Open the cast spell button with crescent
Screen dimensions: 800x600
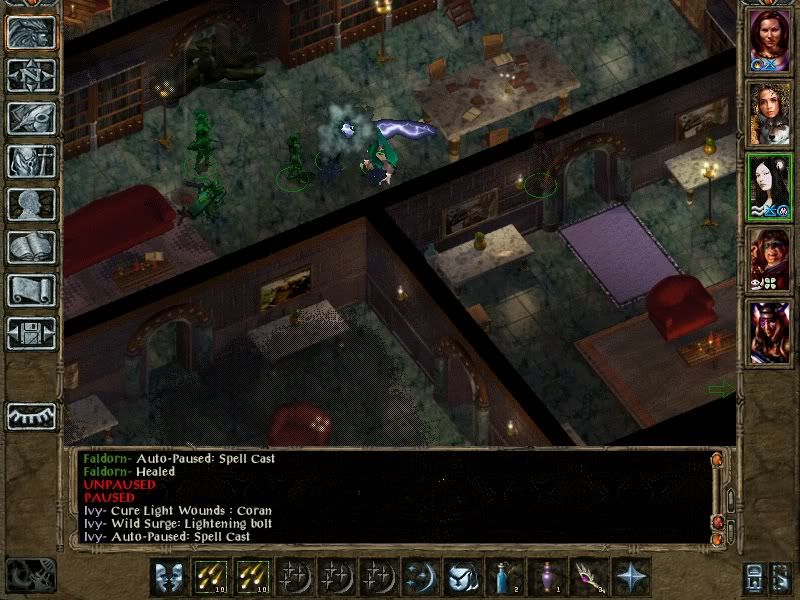(x=423, y=577)
